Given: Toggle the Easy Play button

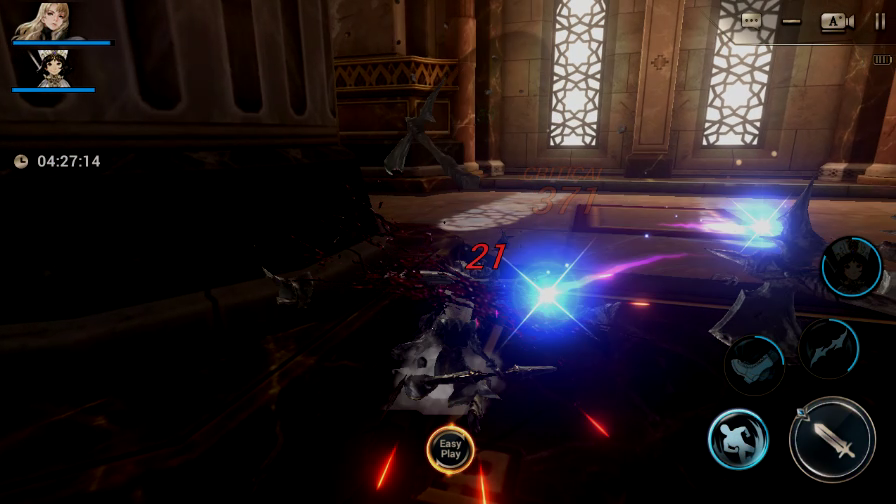Looking at the screenshot, I should [450, 449].
